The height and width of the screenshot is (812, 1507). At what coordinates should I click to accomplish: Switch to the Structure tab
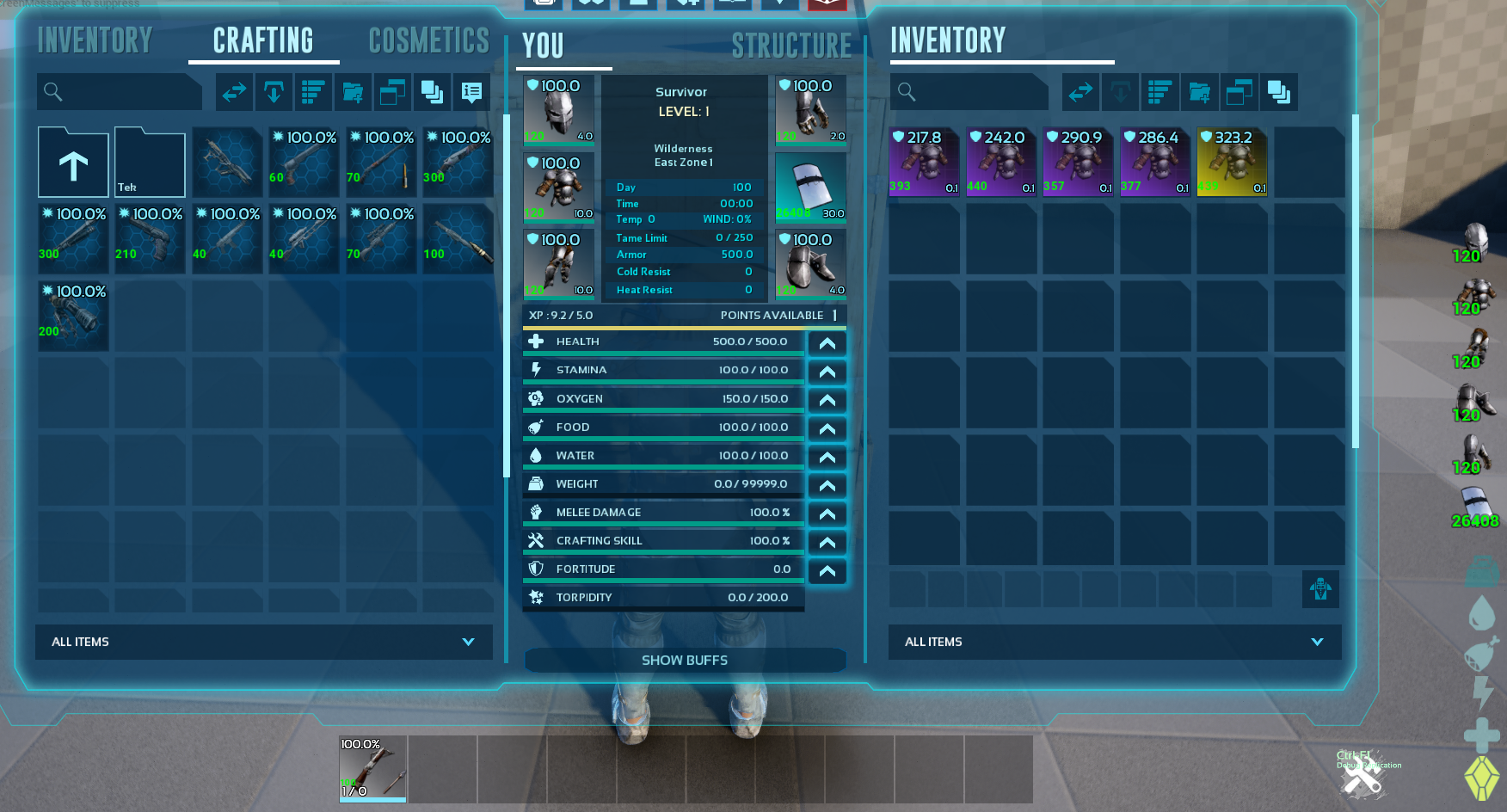pos(790,46)
